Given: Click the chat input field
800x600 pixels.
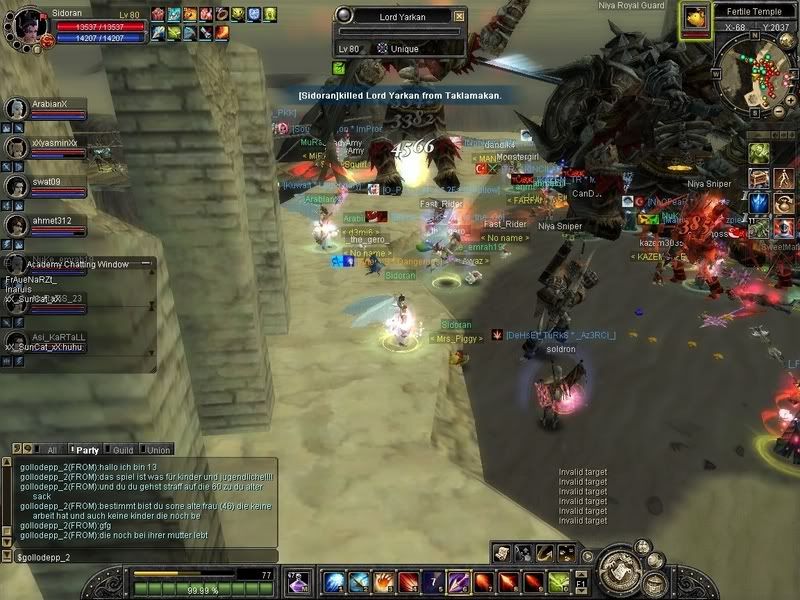Looking at the screenshot, I should 140,555.
